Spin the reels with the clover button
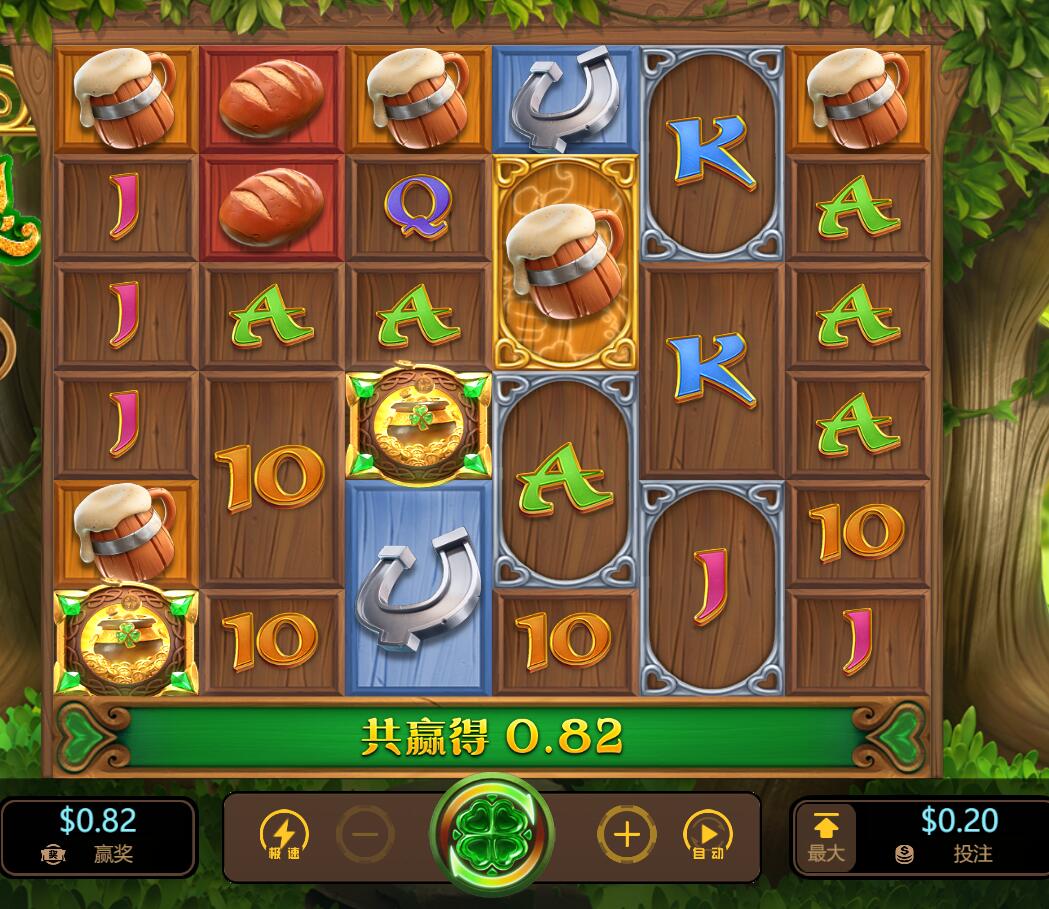Screen dimensions: 1049x909 pos(491,835)
